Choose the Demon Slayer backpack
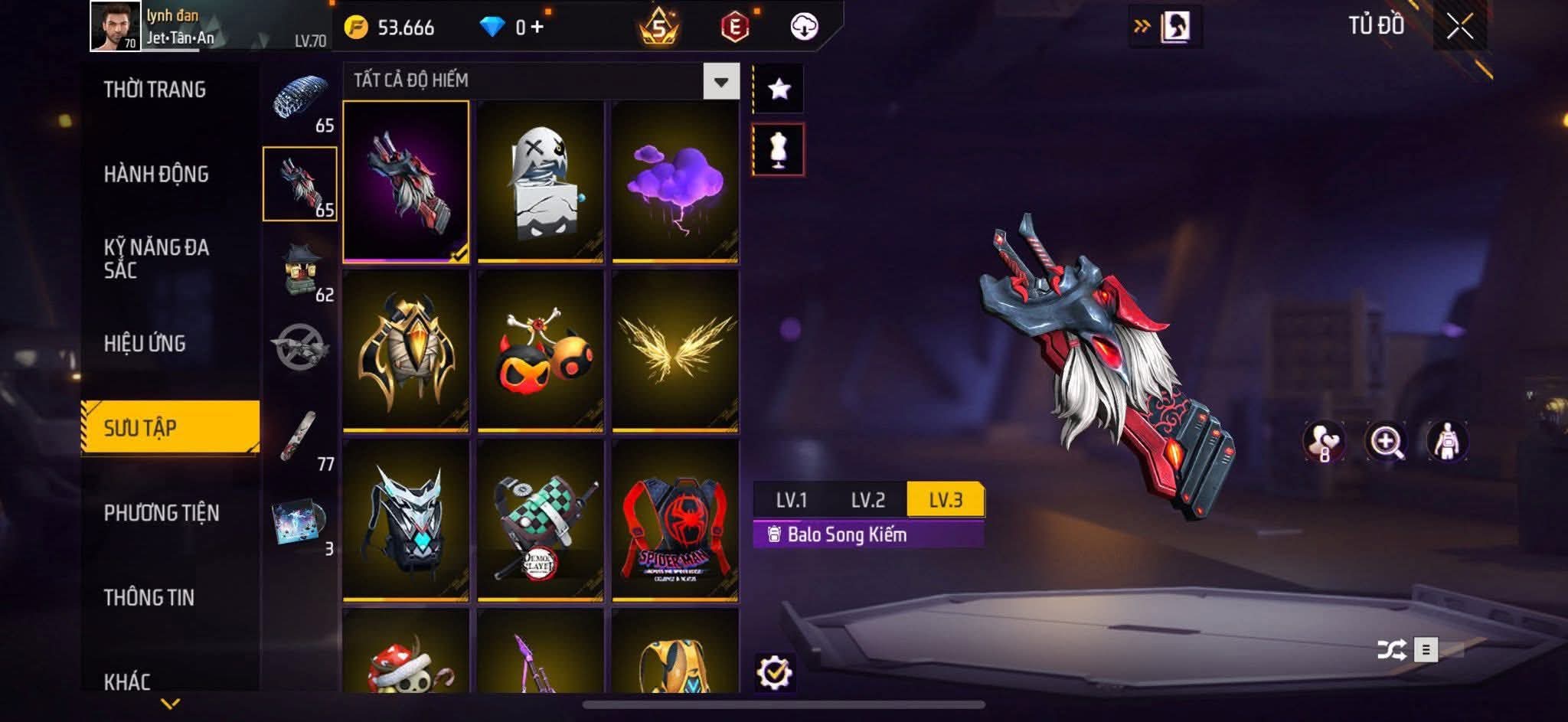The height and width of the screenshot is (722, 1568). (x=541, y=521)
